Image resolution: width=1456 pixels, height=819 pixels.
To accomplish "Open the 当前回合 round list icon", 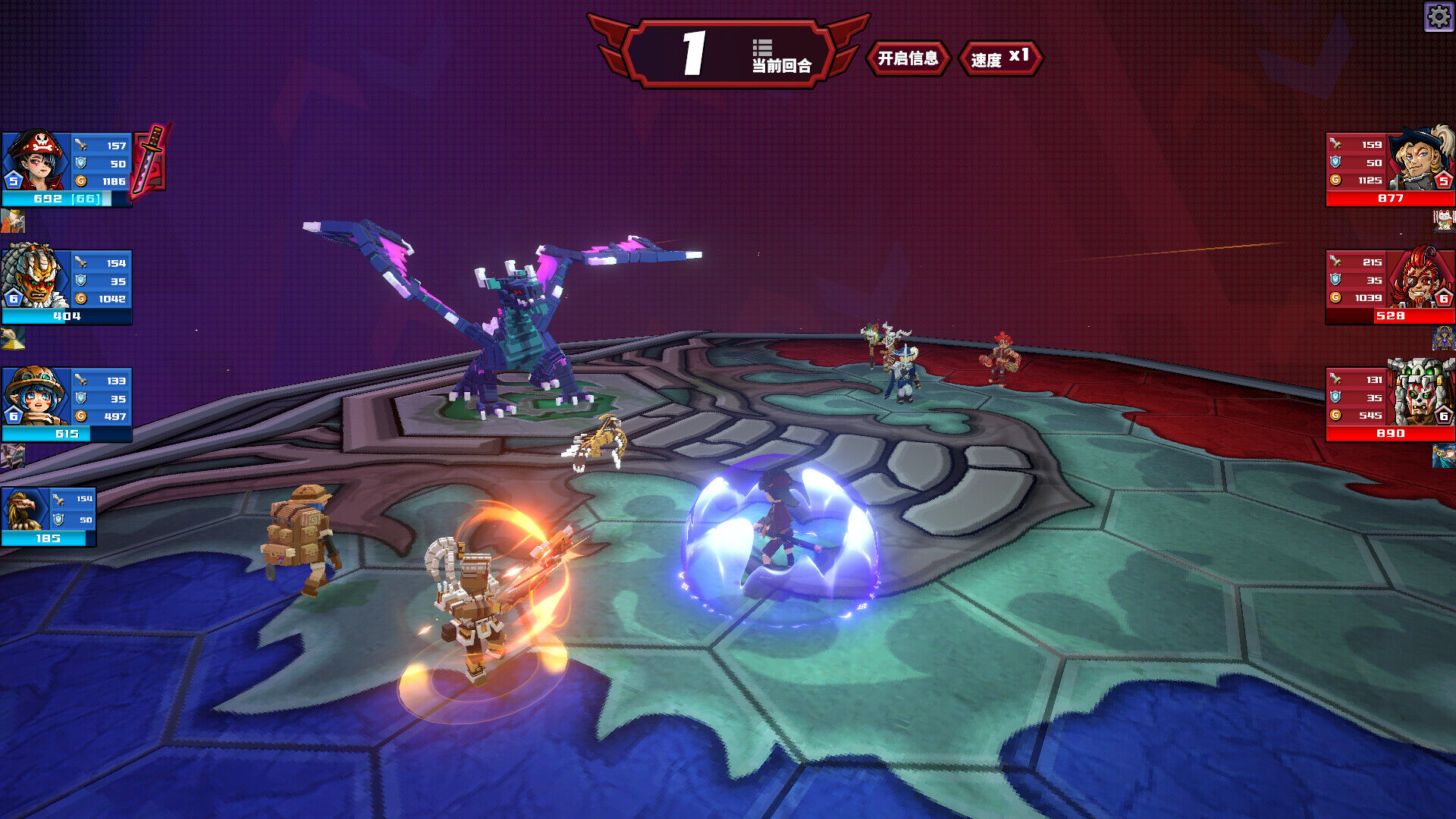I will point(762,48).
